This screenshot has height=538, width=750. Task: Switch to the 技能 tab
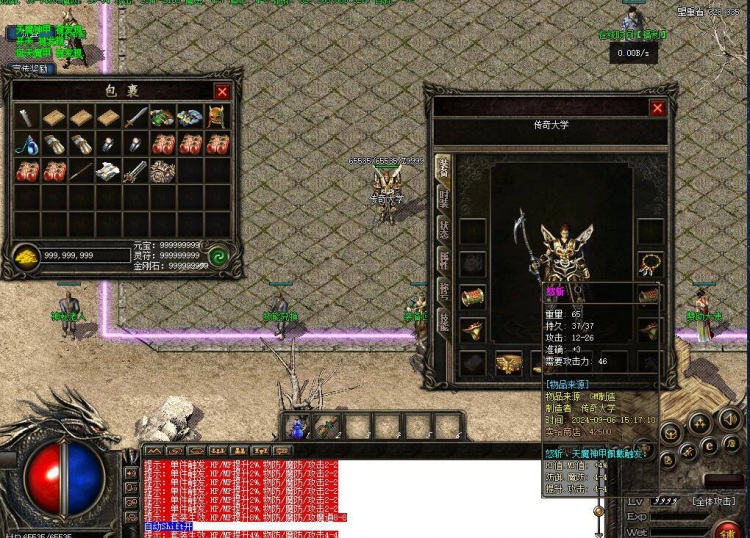[443, 321]
